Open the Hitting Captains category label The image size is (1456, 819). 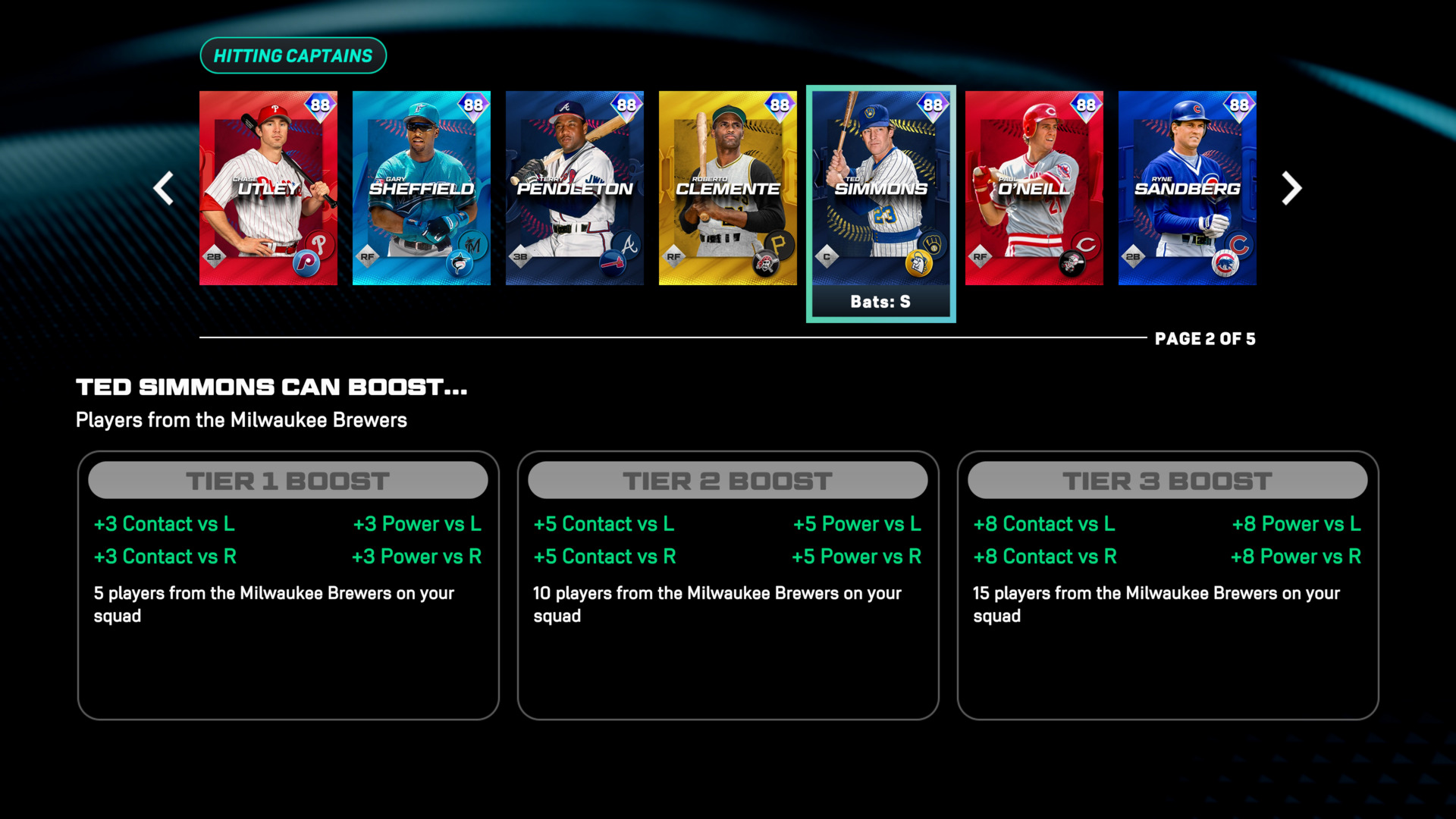293,56
